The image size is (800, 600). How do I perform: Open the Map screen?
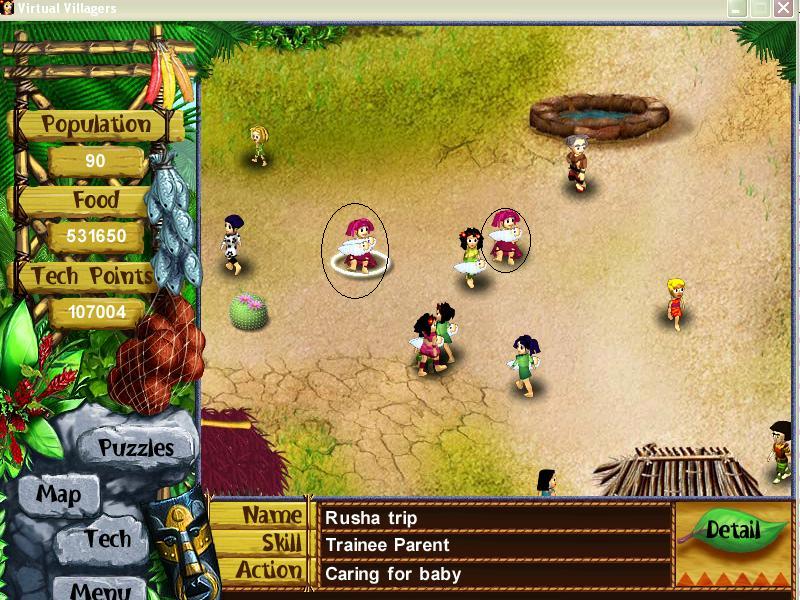coord(58,494)
